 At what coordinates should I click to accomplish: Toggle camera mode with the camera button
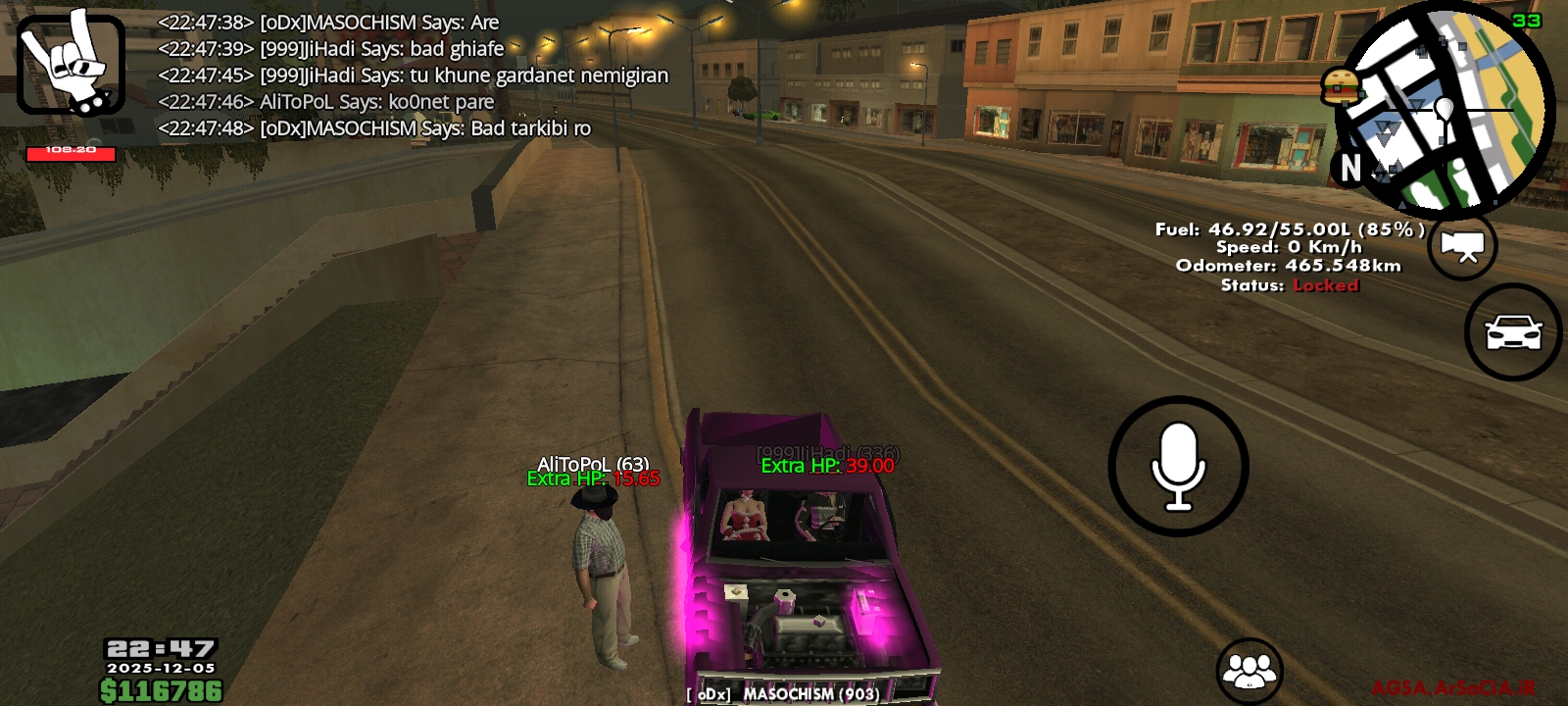click(1464, 248)
